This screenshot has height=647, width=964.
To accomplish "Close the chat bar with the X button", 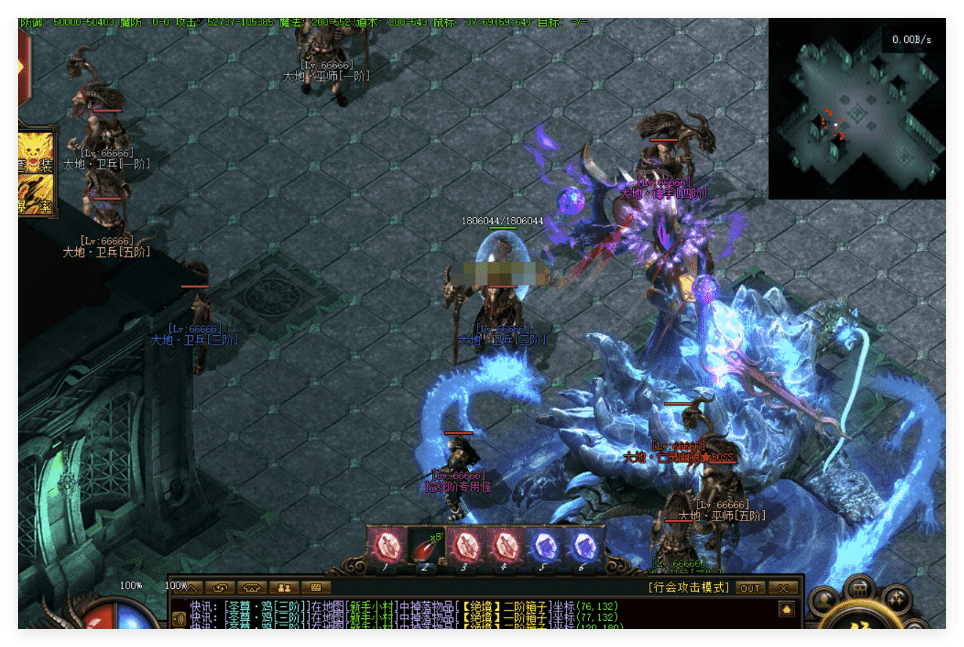I will [785, 588].
